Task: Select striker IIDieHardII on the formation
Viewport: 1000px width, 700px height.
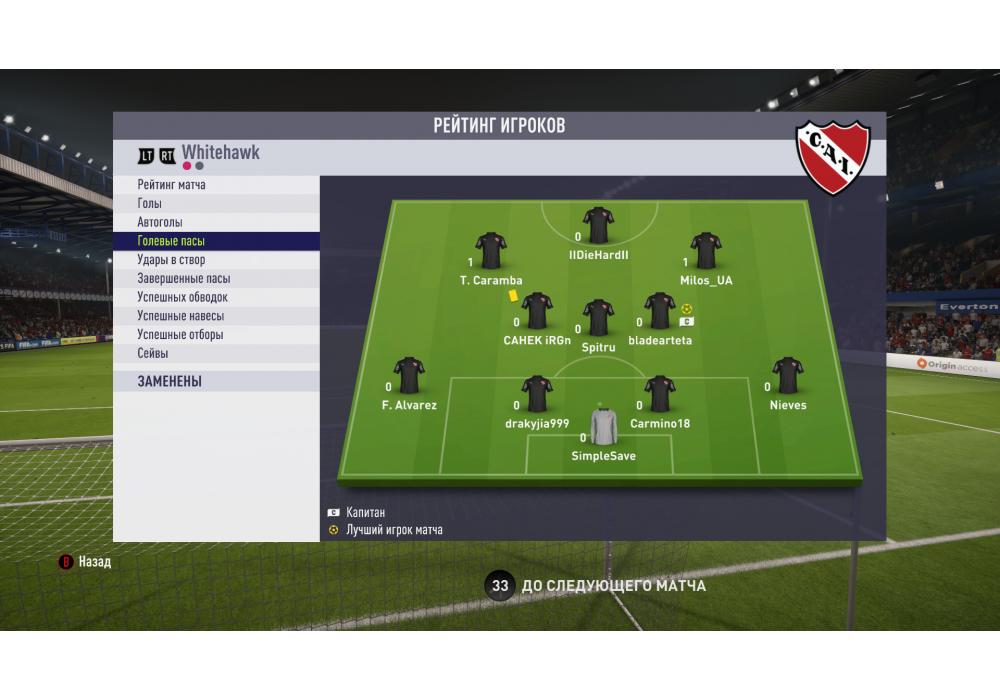Action: (x=598, y=226)
